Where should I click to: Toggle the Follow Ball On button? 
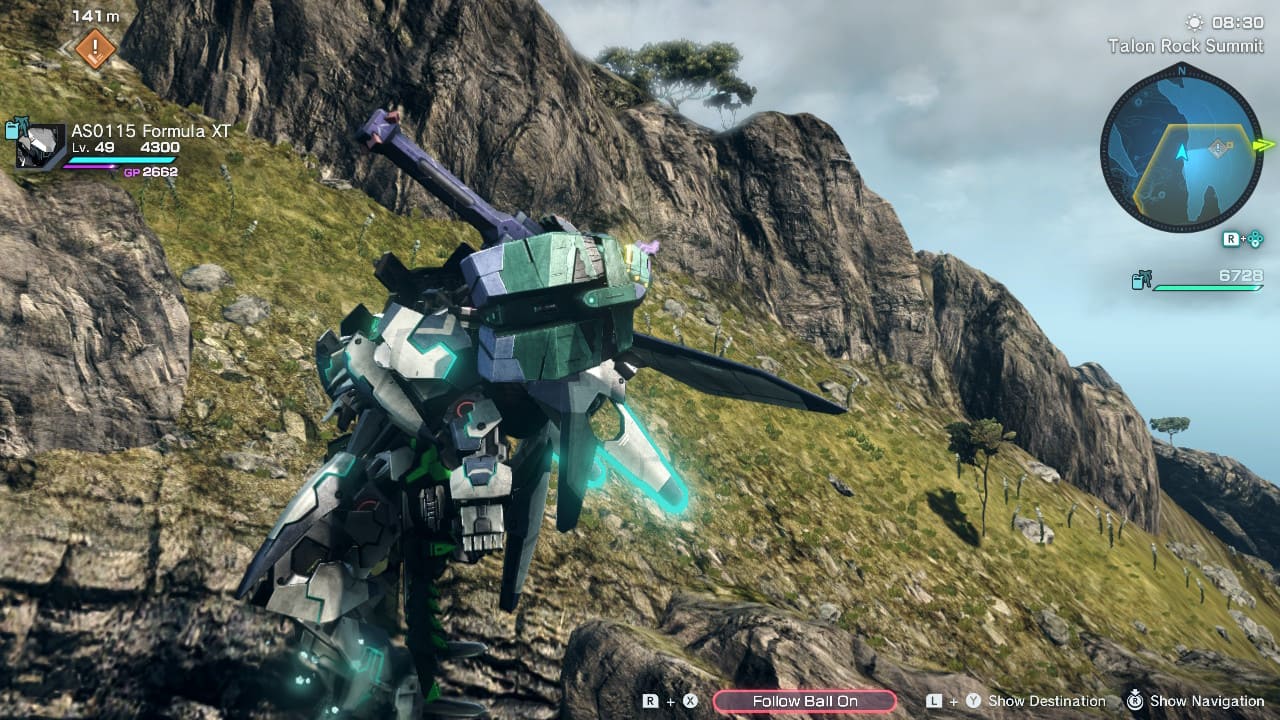coord(804,701)
